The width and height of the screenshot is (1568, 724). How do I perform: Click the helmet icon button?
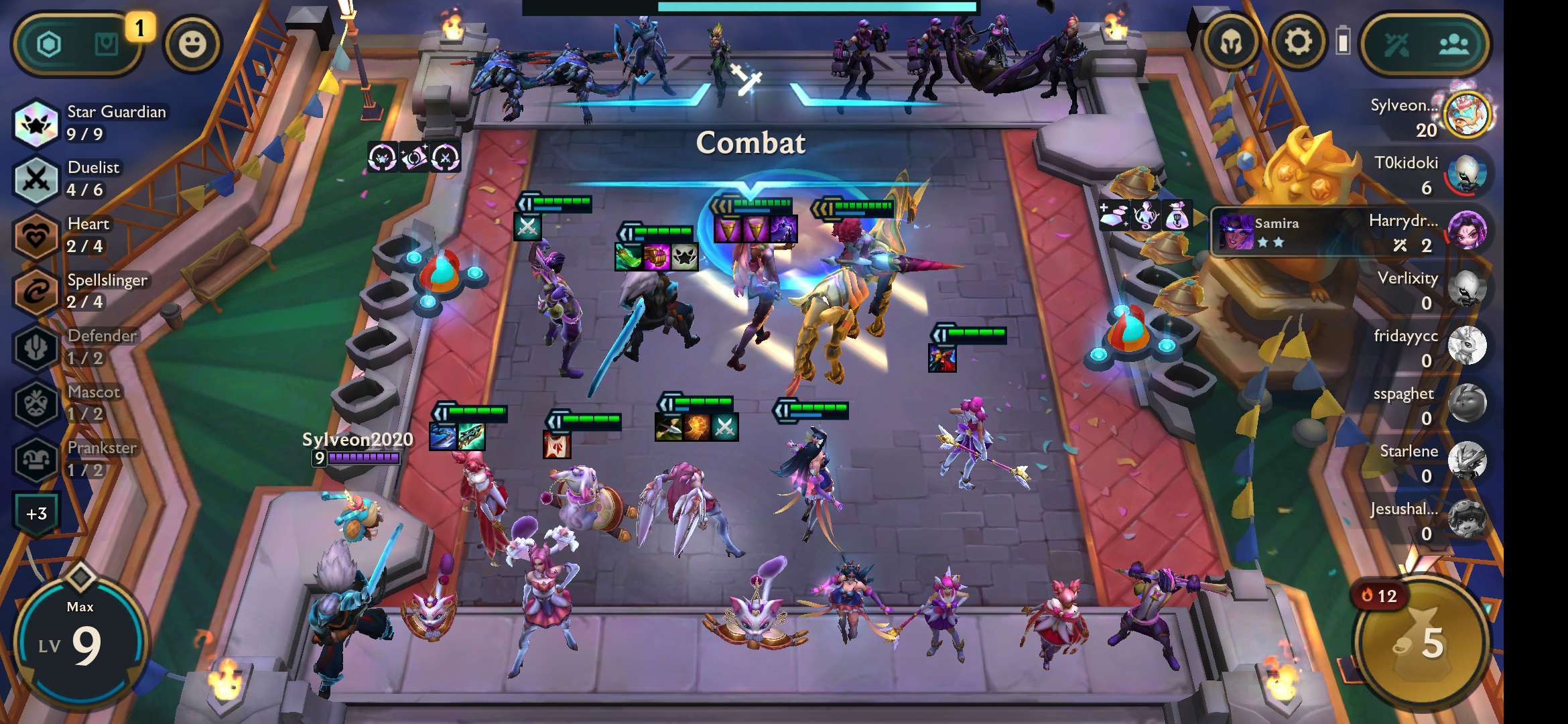coord(1231,44)
